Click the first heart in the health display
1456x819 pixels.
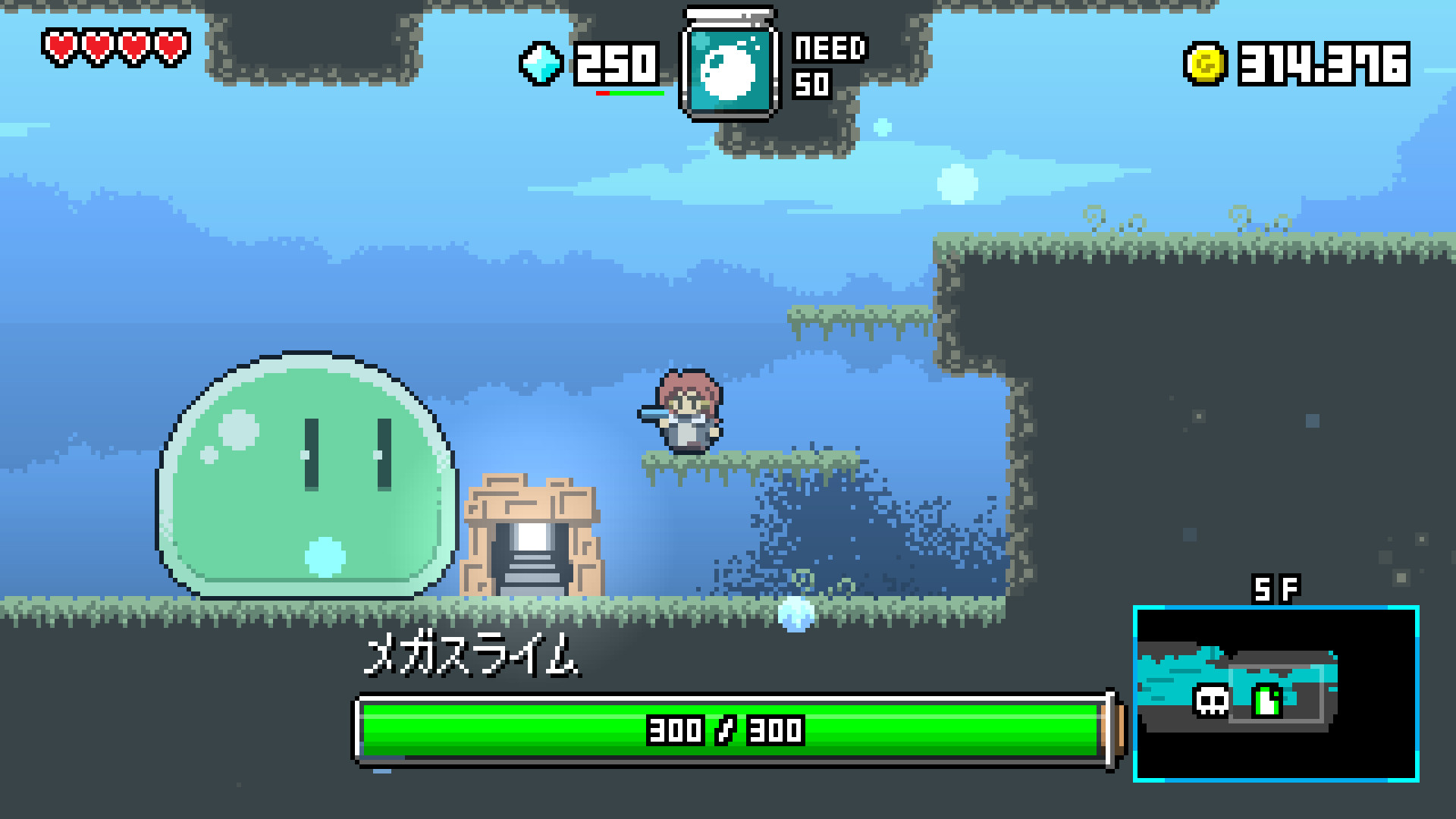tap(61, 45)
